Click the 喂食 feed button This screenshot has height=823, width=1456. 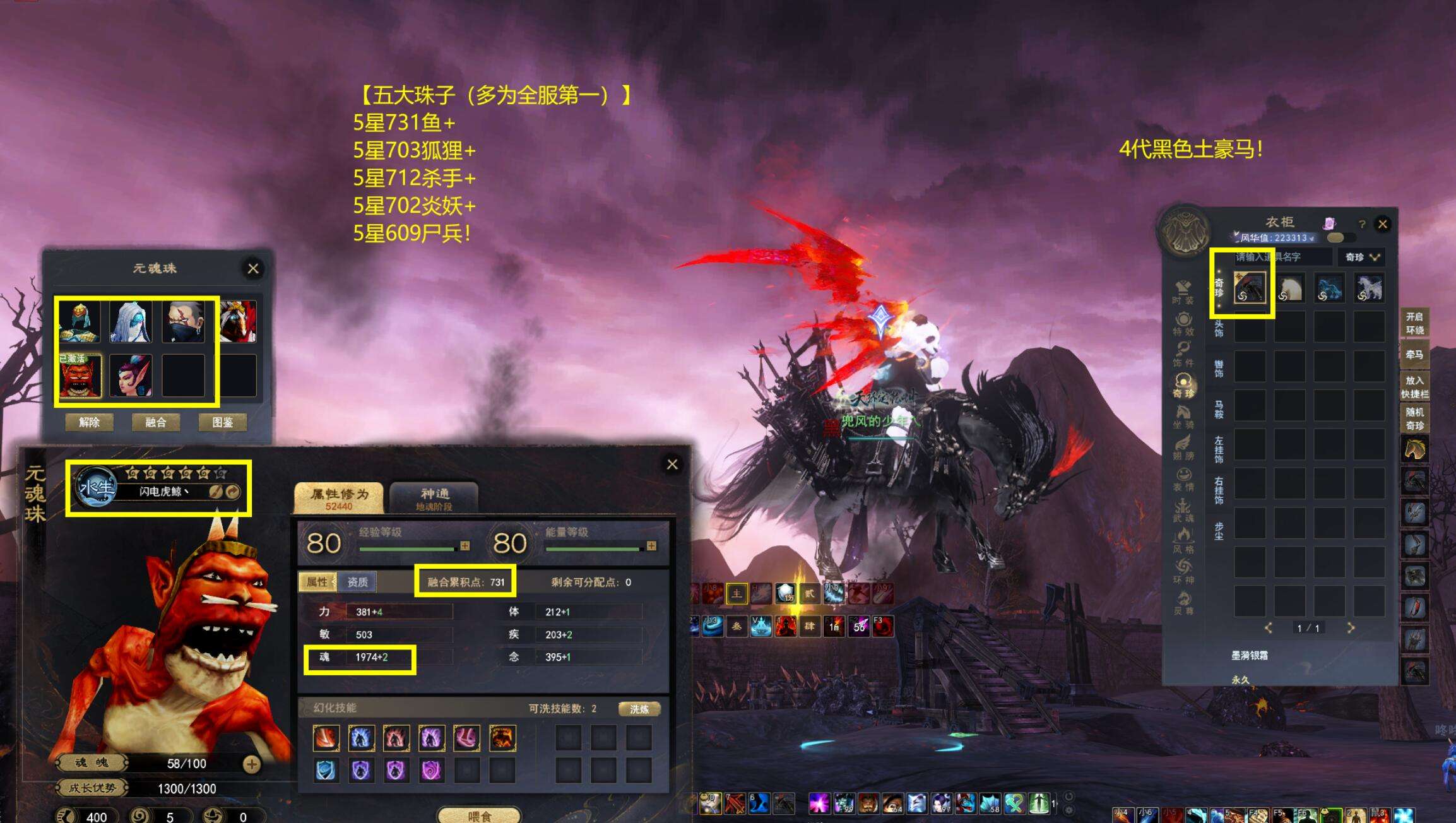click(x=479, y=816)
